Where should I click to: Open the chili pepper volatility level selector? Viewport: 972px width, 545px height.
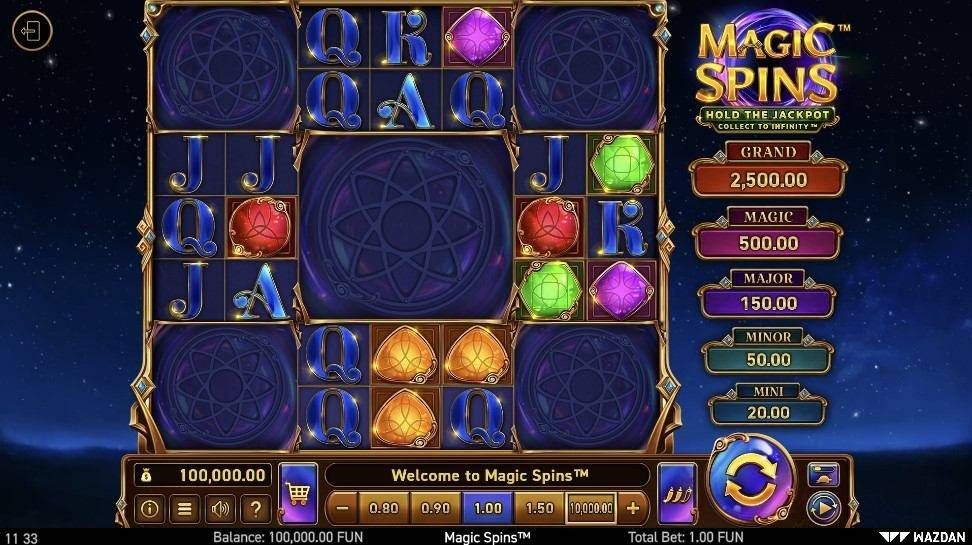[x=677, y=491]
